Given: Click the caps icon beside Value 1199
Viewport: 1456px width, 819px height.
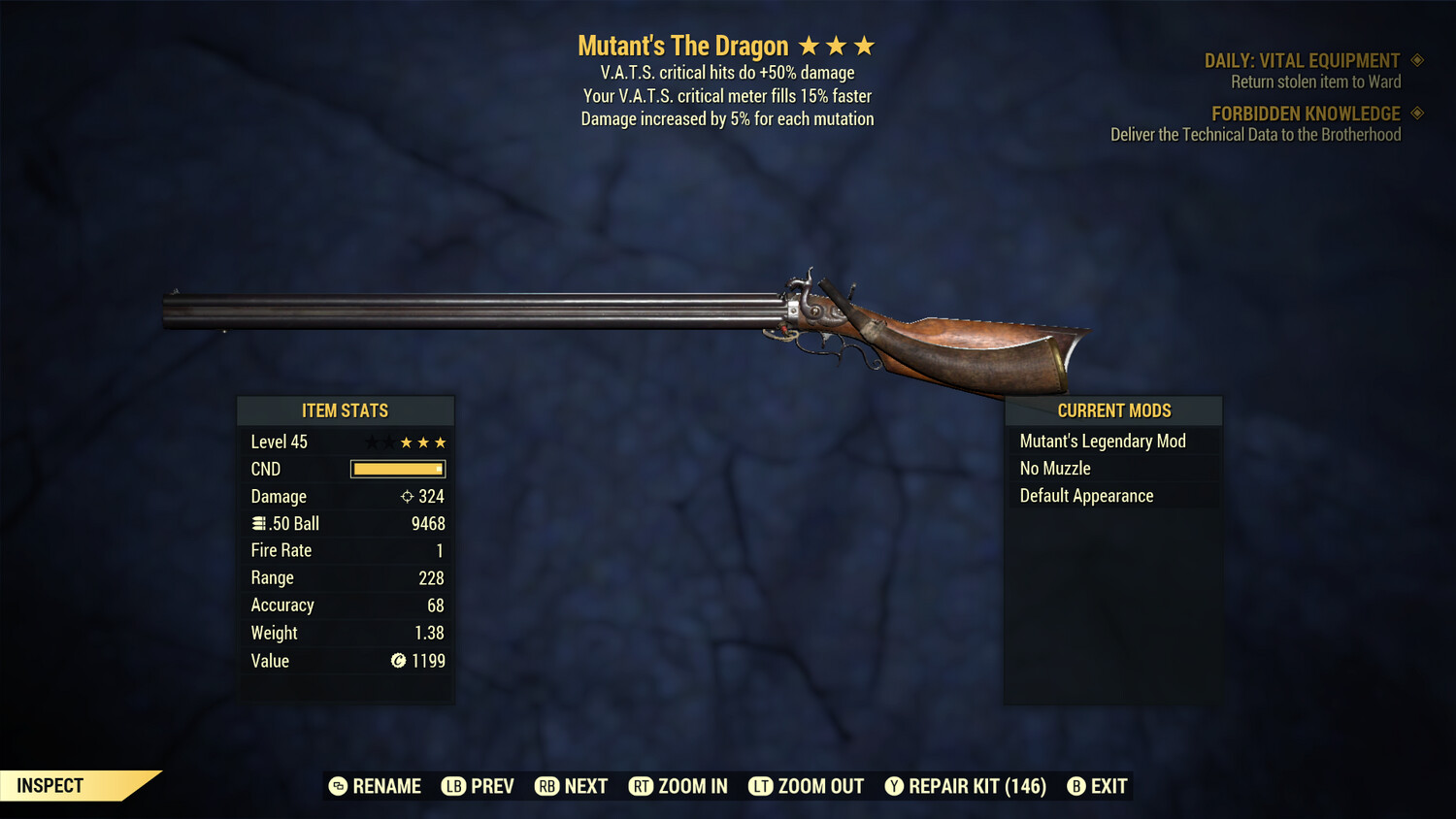Looking at the screenshot, I should [x=397, y=661].
